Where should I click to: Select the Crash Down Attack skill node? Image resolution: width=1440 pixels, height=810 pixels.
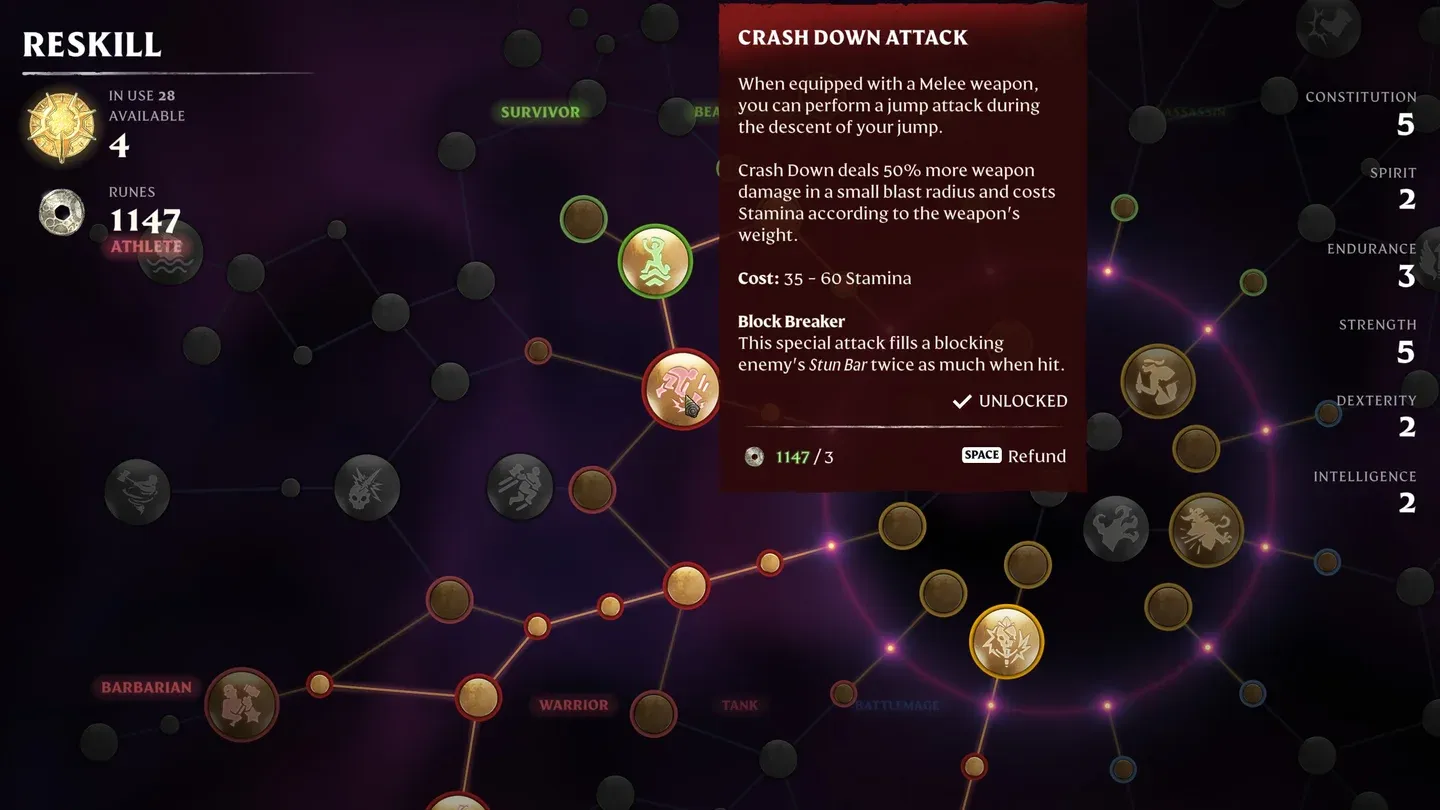[681, 389]
